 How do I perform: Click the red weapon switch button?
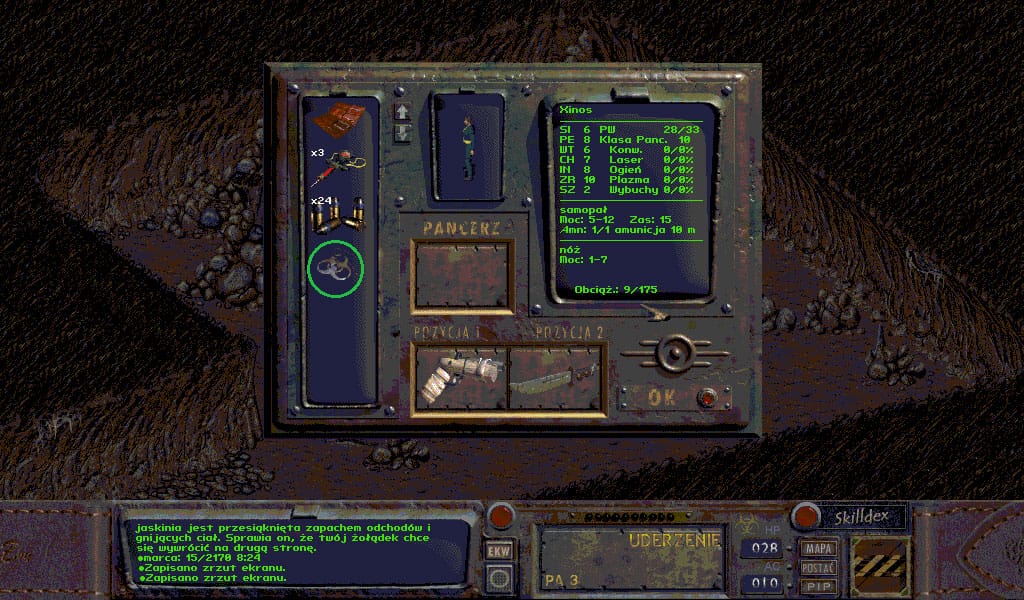499,517
